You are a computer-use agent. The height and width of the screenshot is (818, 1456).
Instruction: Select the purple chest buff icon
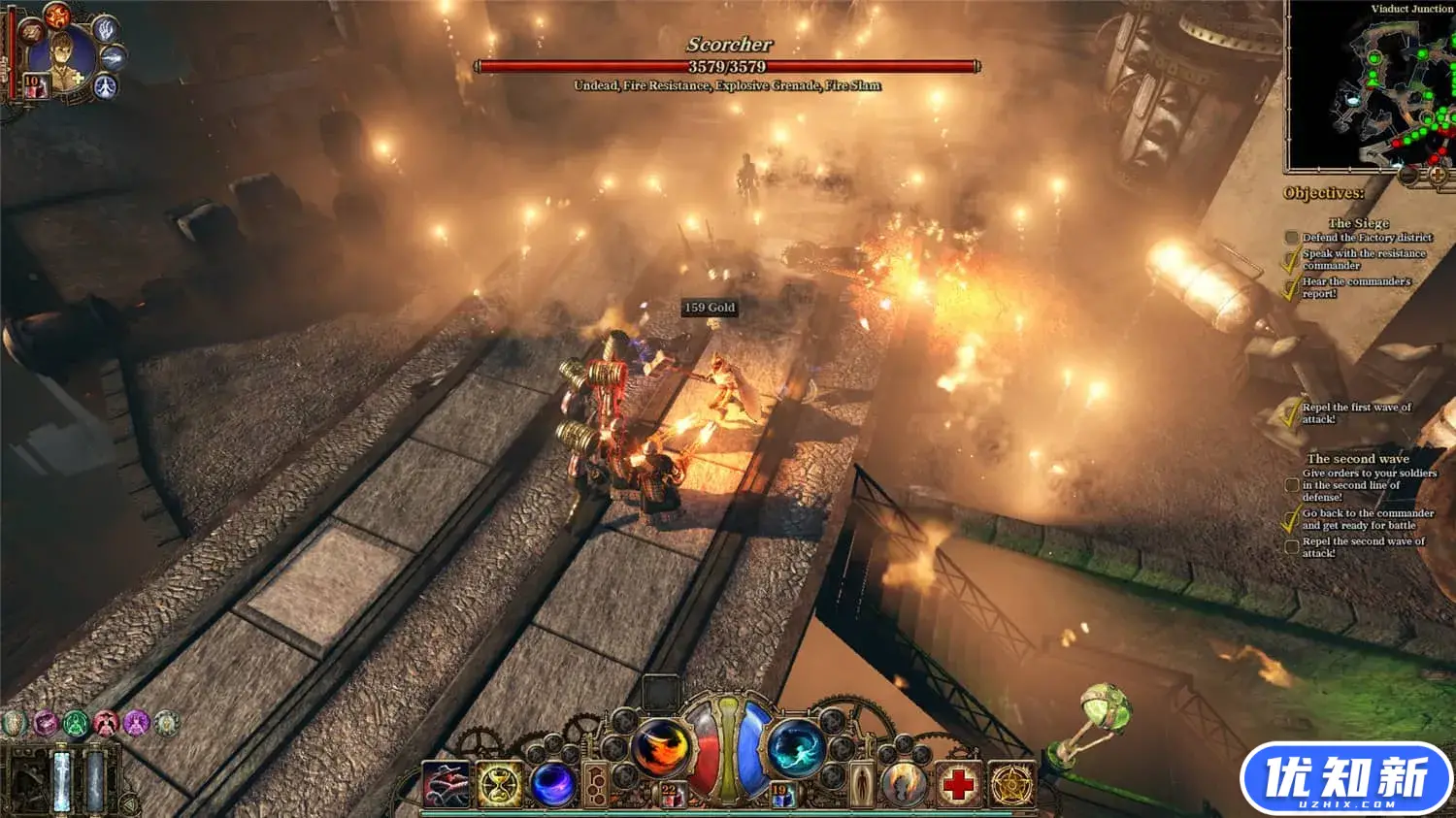45,723
